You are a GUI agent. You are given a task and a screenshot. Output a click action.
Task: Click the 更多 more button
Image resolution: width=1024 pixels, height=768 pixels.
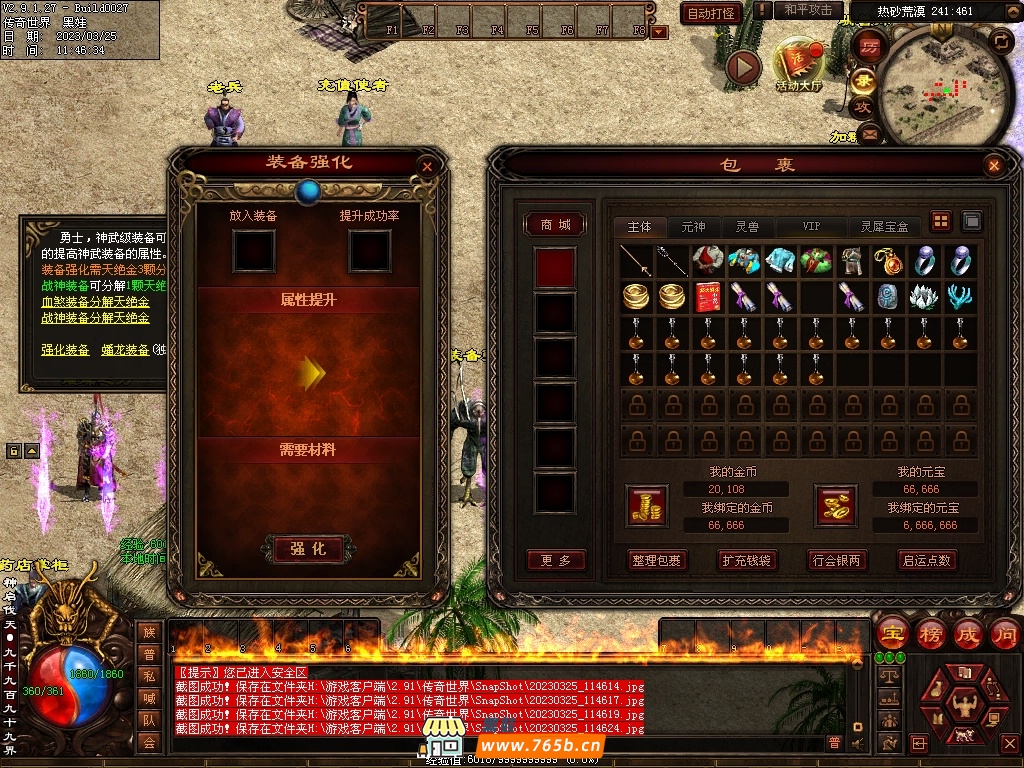(555, 561)
